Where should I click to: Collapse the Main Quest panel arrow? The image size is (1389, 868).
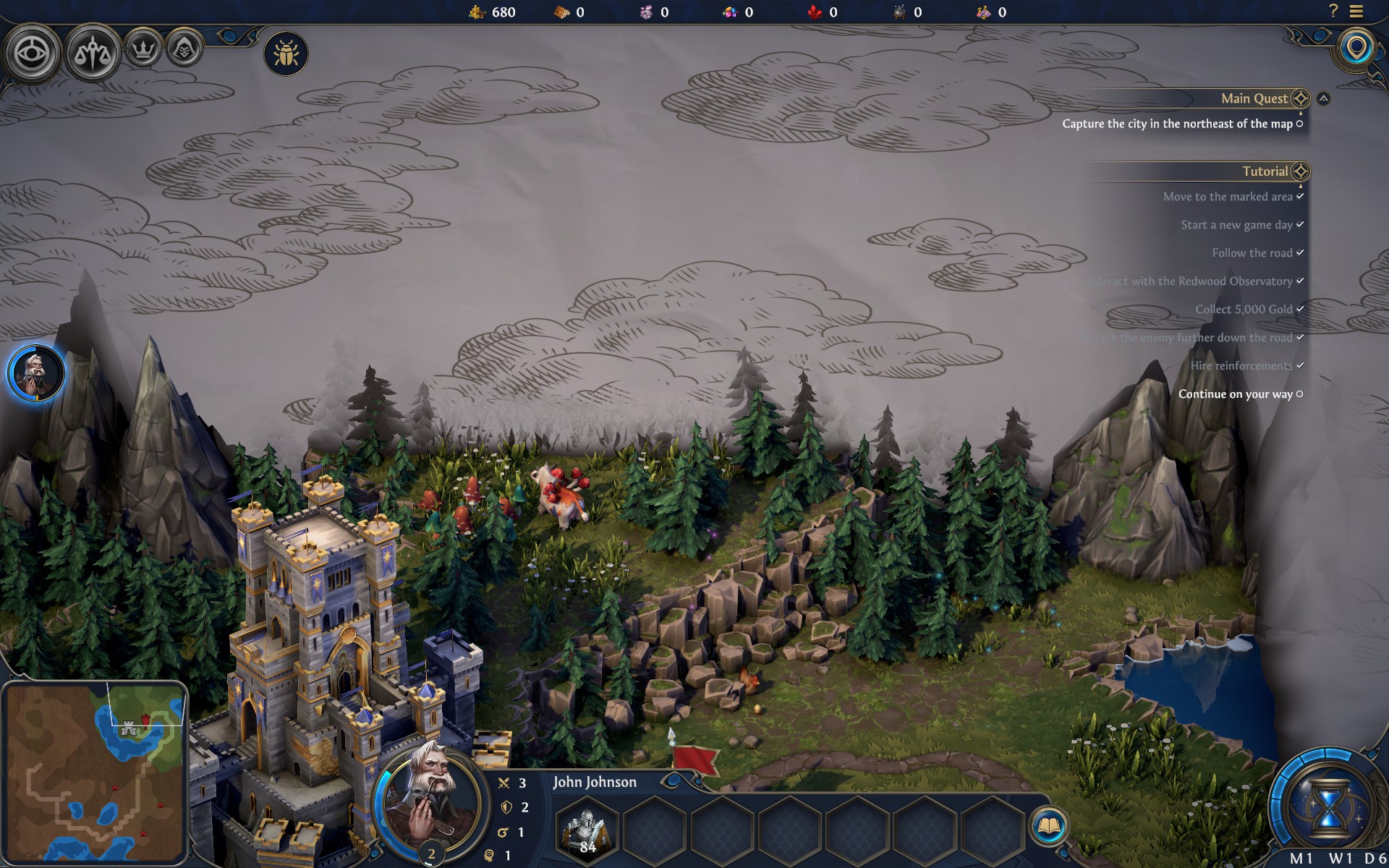pyautogui.click(x=1323, y=98)
